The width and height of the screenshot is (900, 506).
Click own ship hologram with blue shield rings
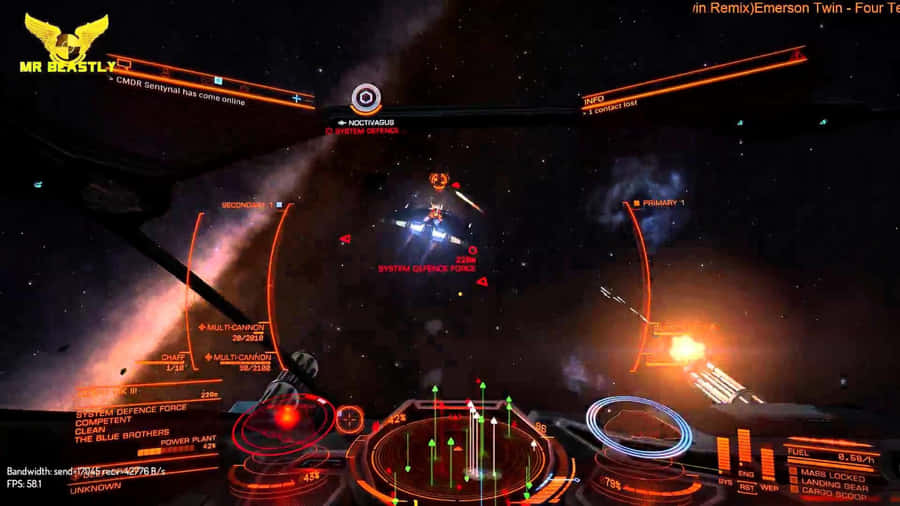tap(638, 427)
